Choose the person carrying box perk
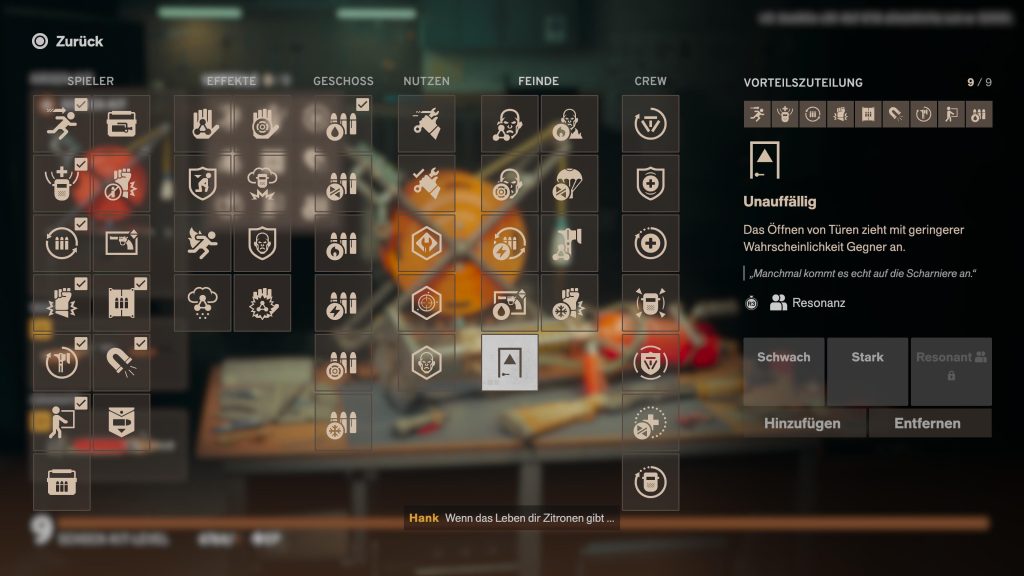Screen dimensions: 1024x576 [62, 422]
